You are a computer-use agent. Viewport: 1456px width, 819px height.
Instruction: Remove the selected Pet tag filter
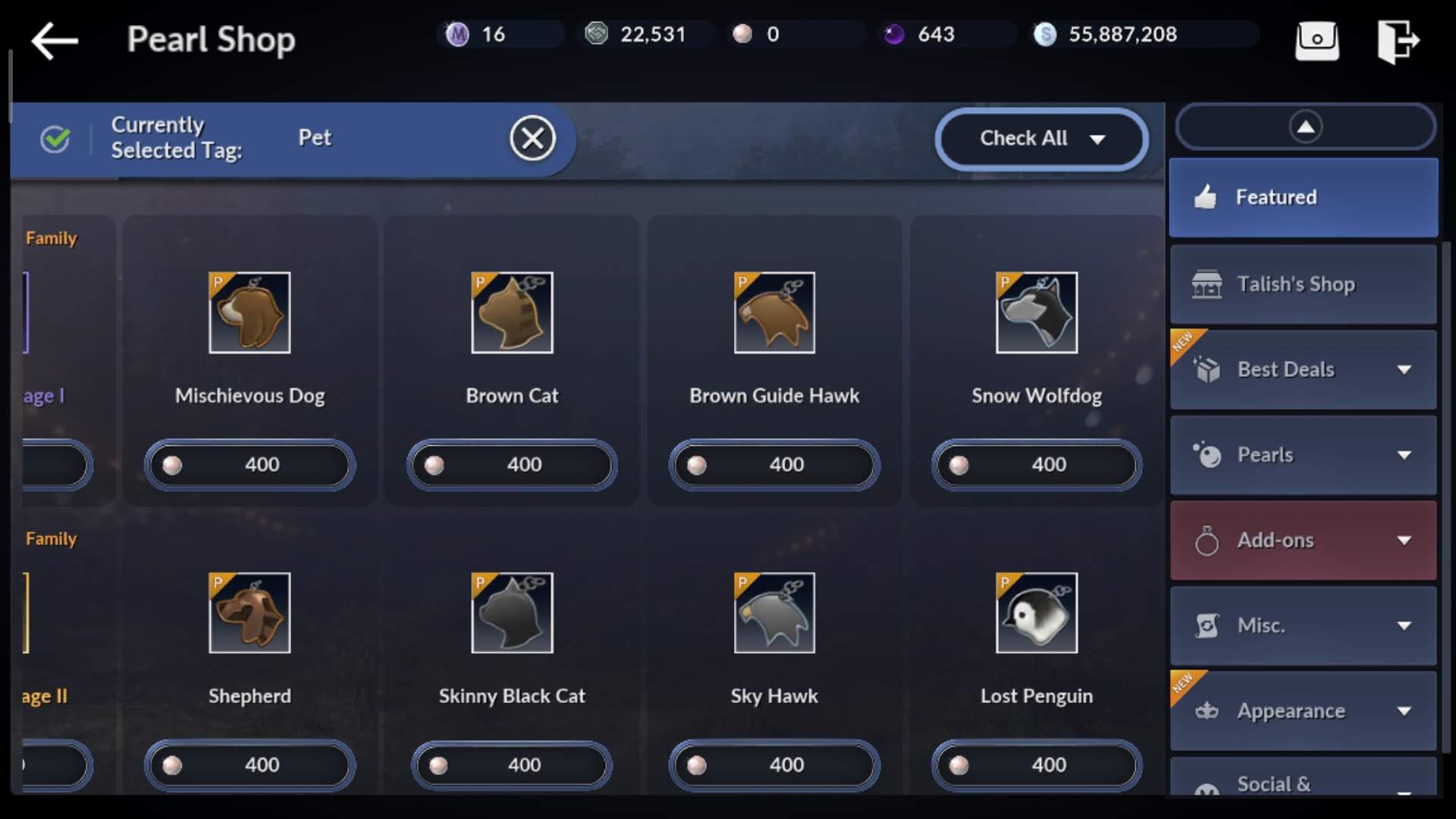tap(532, 139)
